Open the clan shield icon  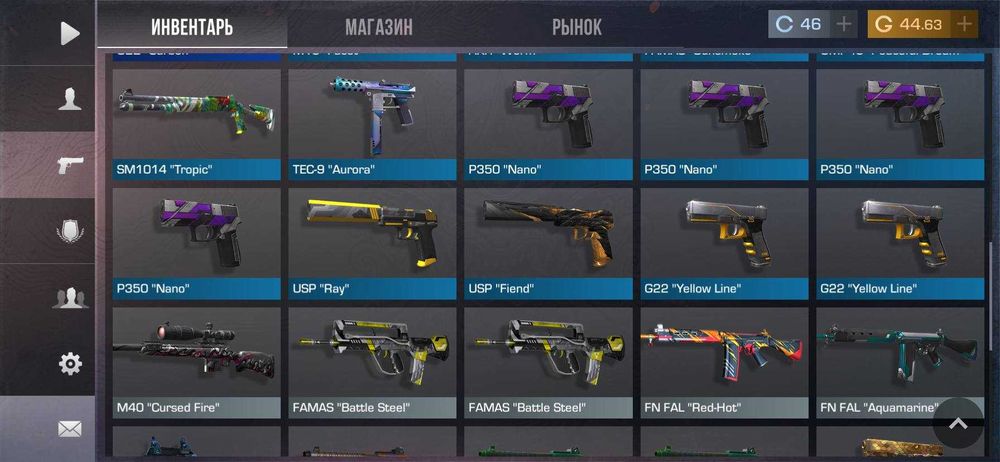point(69,231)
